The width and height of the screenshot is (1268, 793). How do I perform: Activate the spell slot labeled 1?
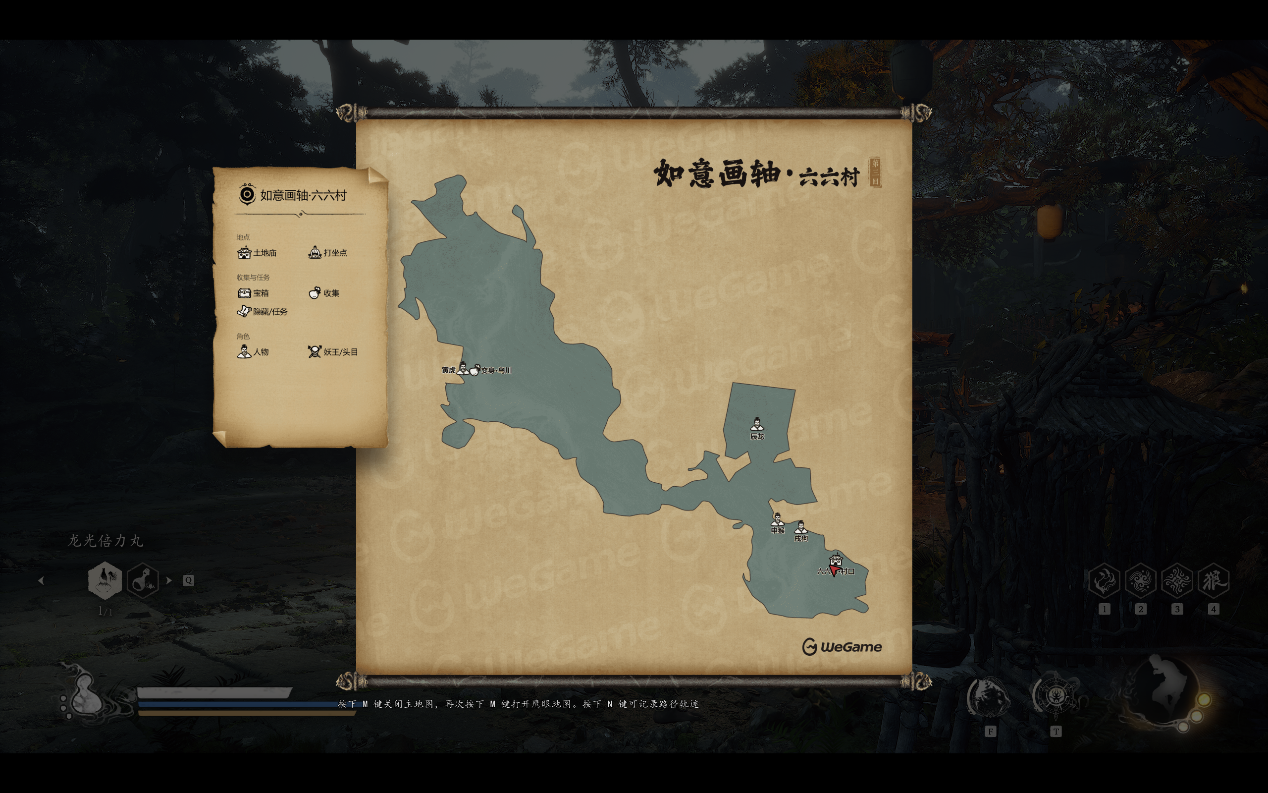coord(1104,581)
